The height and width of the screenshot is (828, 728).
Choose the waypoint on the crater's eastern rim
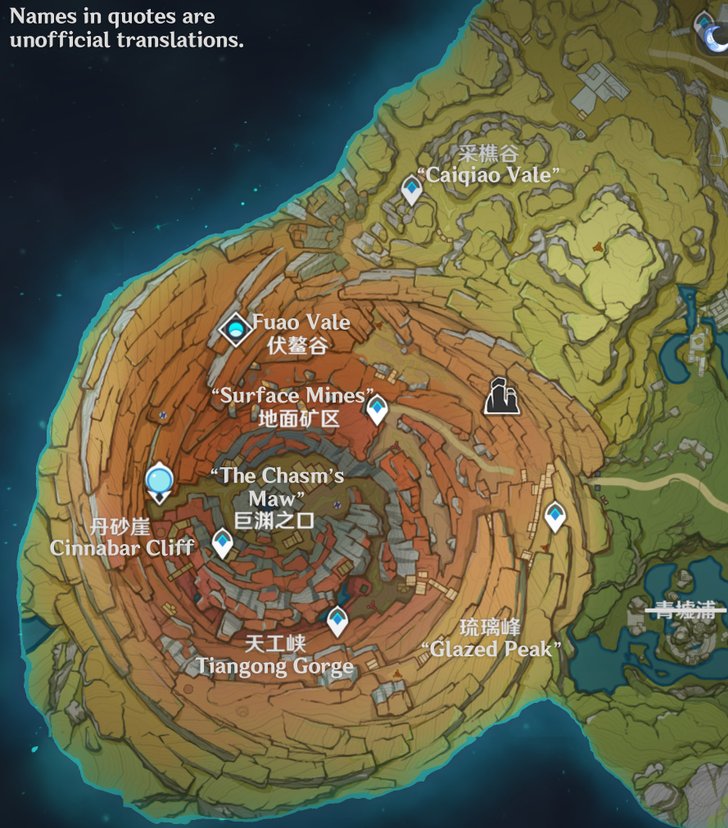point(555,516)
